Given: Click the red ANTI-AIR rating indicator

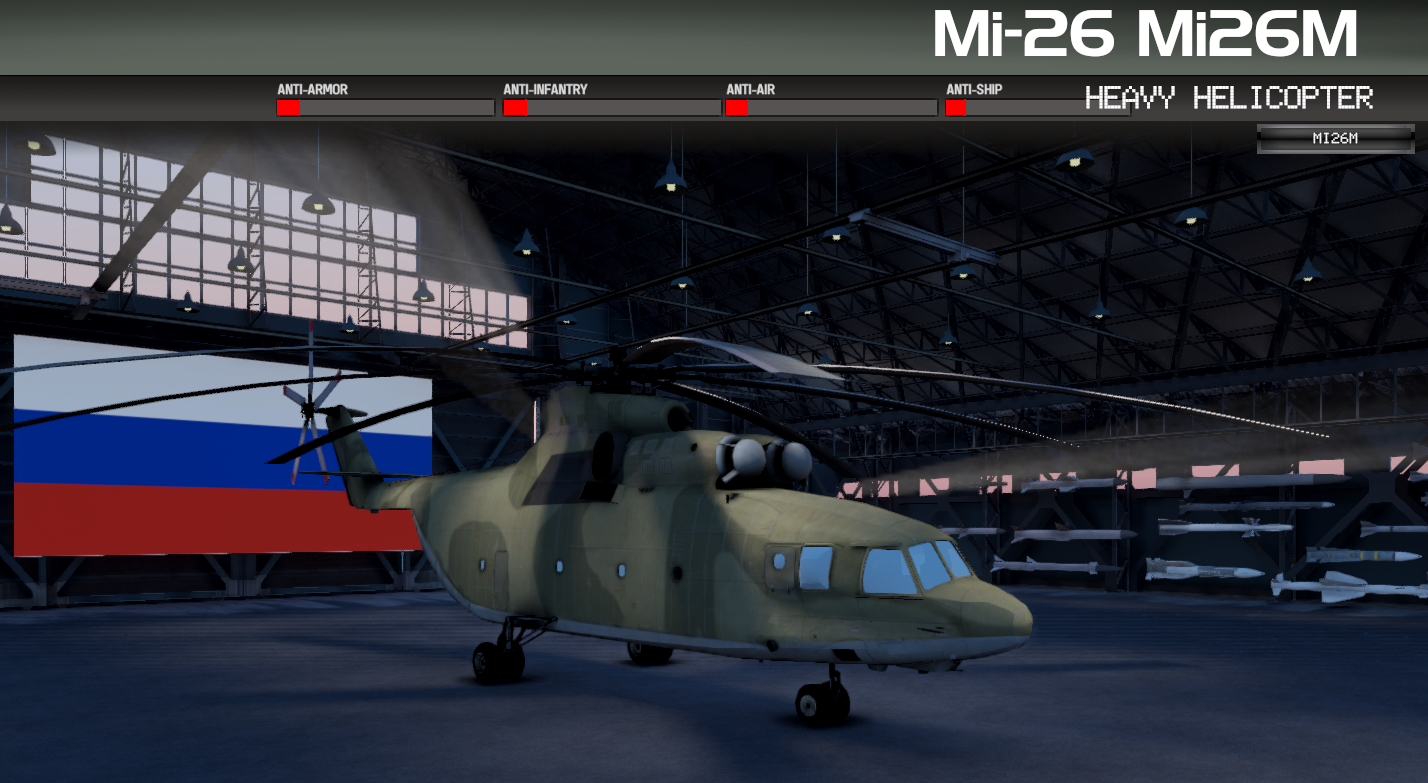Looking at the screenshot, I should 735,107.
